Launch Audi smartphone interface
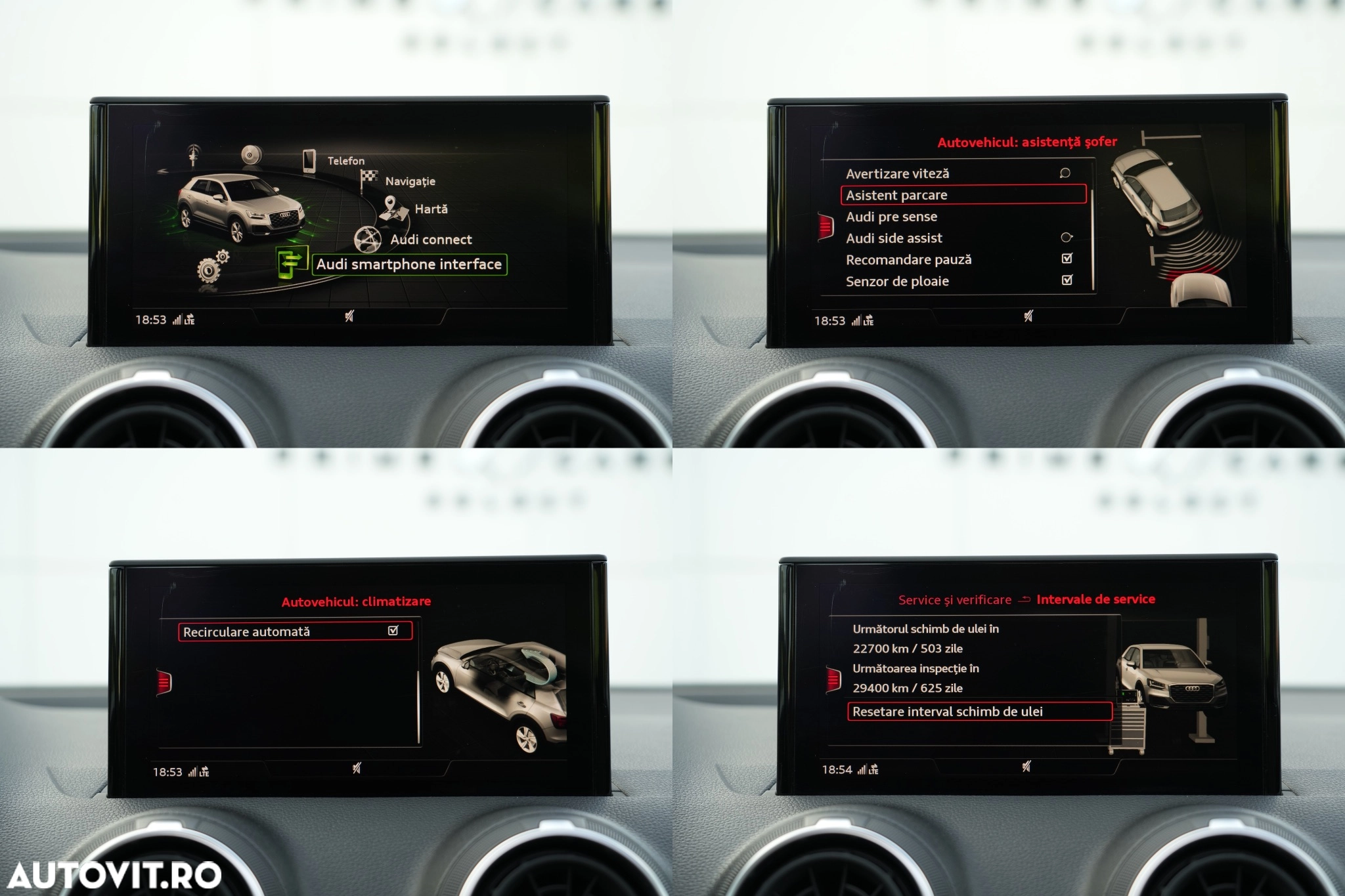Viewport: 1345px width, 896px height. (x=408, y=265)
